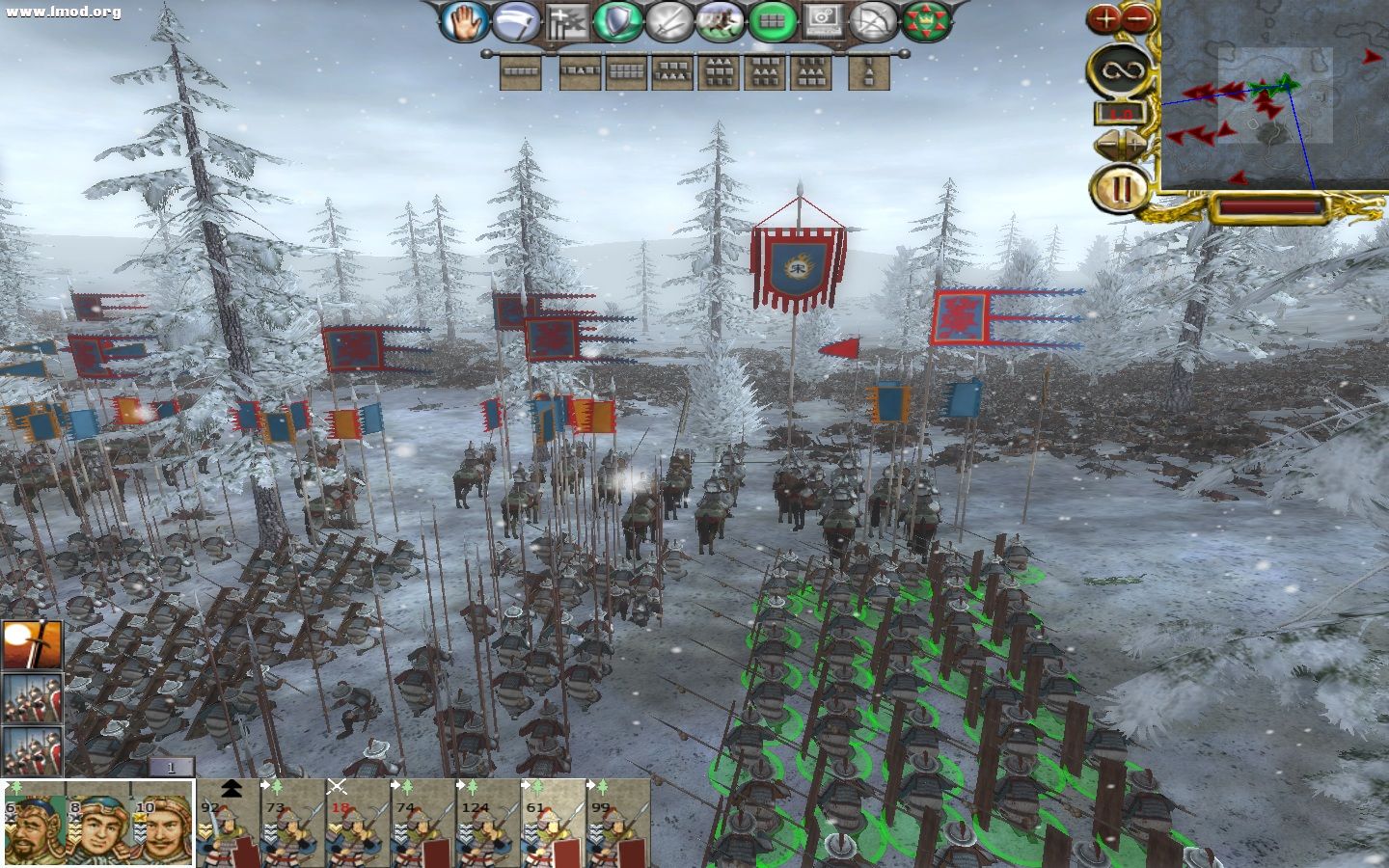Toggle run mode horseman button
This screenshot has width=1389, height=868.
click(x=721, y=21)
